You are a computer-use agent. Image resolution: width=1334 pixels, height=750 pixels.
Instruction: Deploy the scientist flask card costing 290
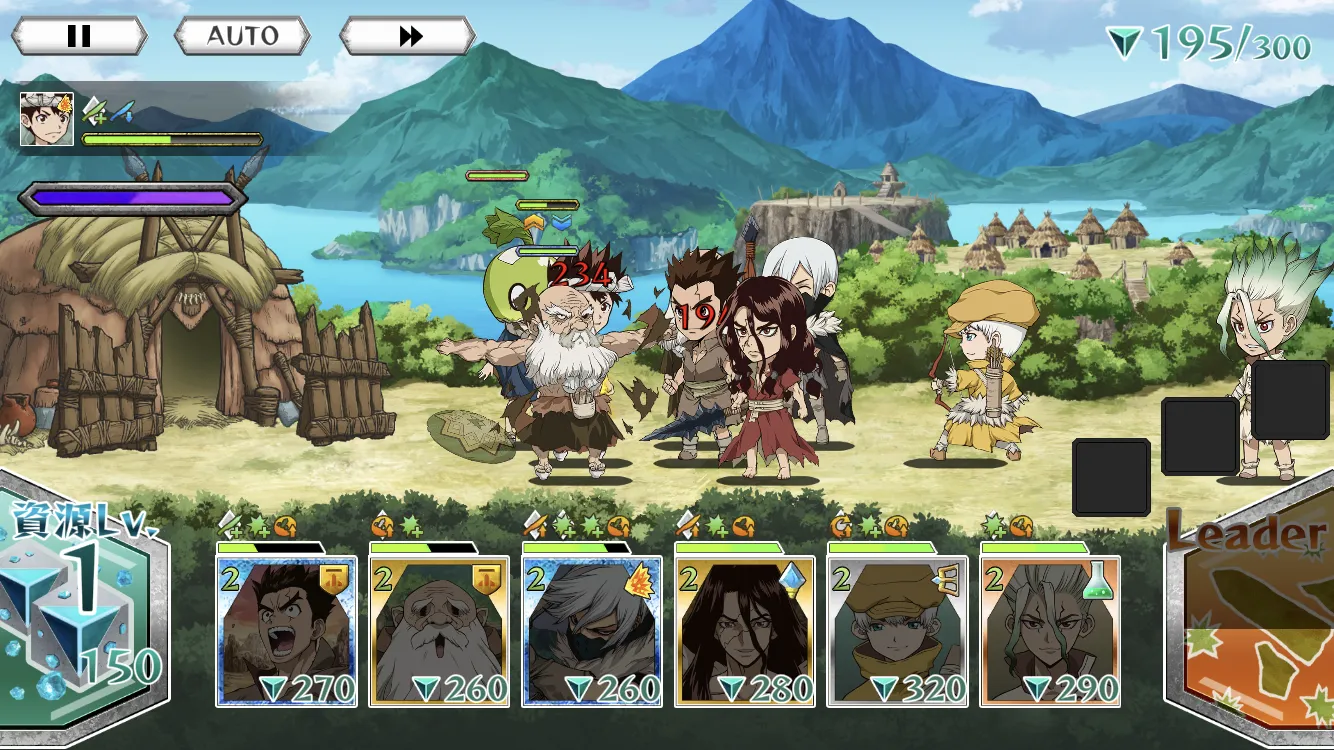tap(1050, 631)
